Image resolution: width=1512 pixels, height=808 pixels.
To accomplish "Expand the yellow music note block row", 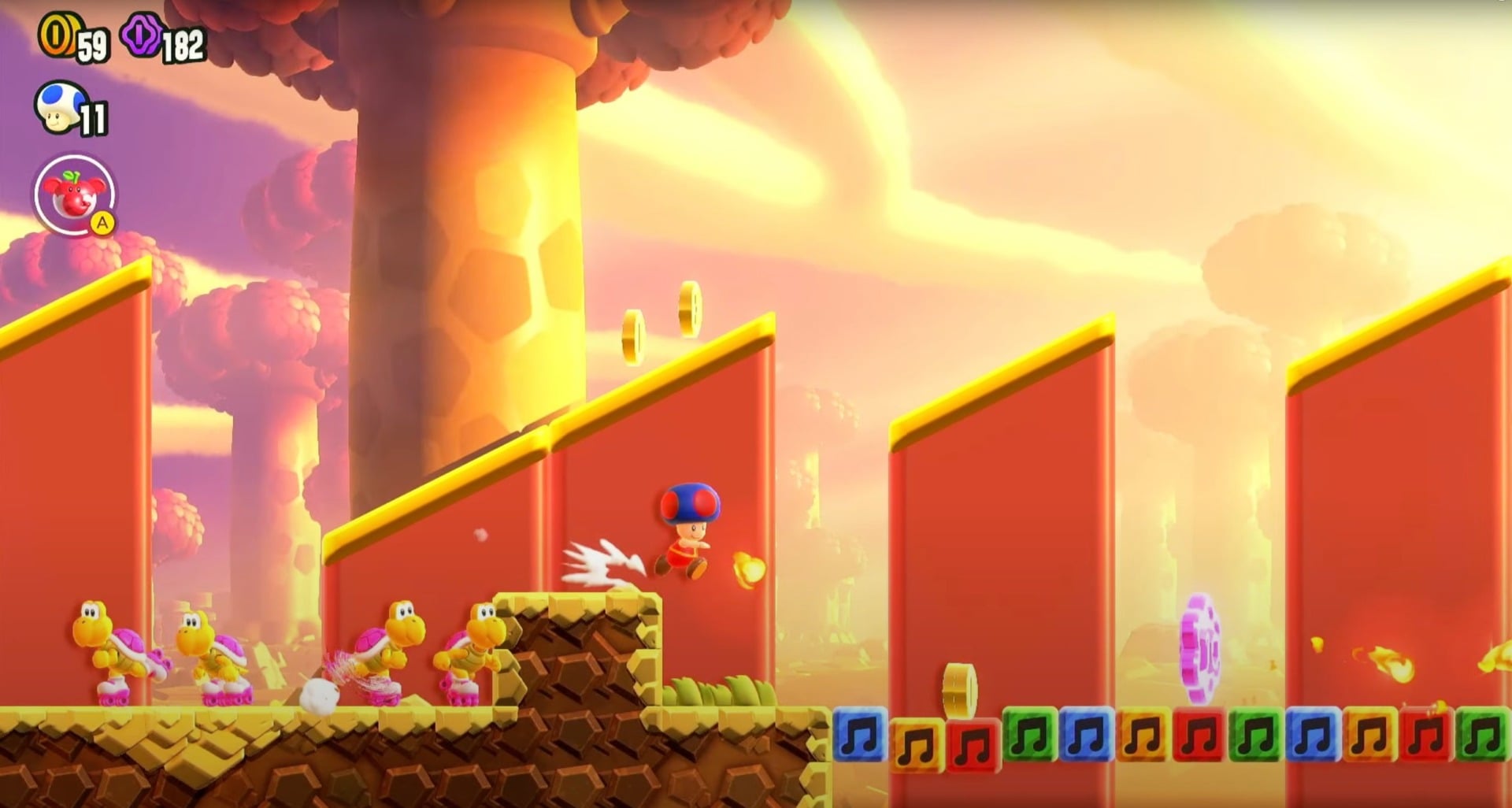I will (917, 738).
